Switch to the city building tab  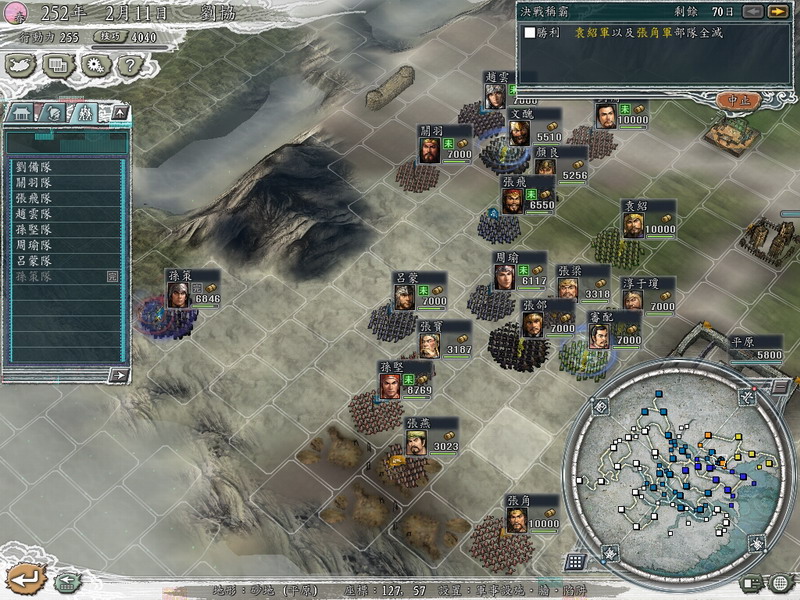[21, 113]
